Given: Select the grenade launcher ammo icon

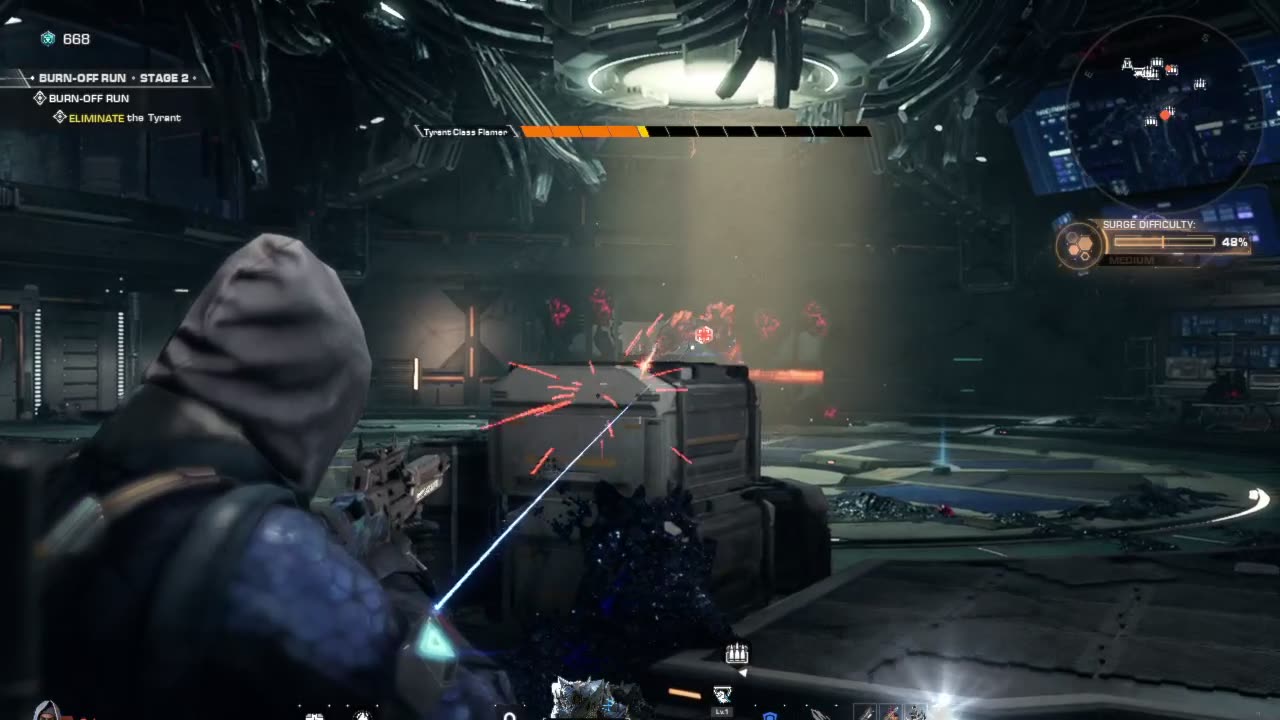Looking at the screenshot, I should (737, 654).
